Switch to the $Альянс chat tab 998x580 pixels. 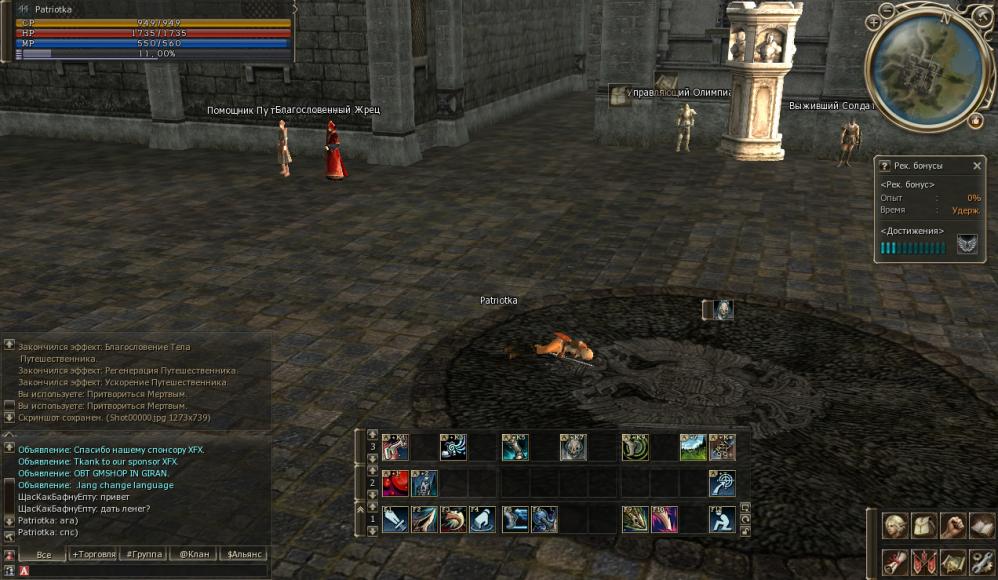244,554
